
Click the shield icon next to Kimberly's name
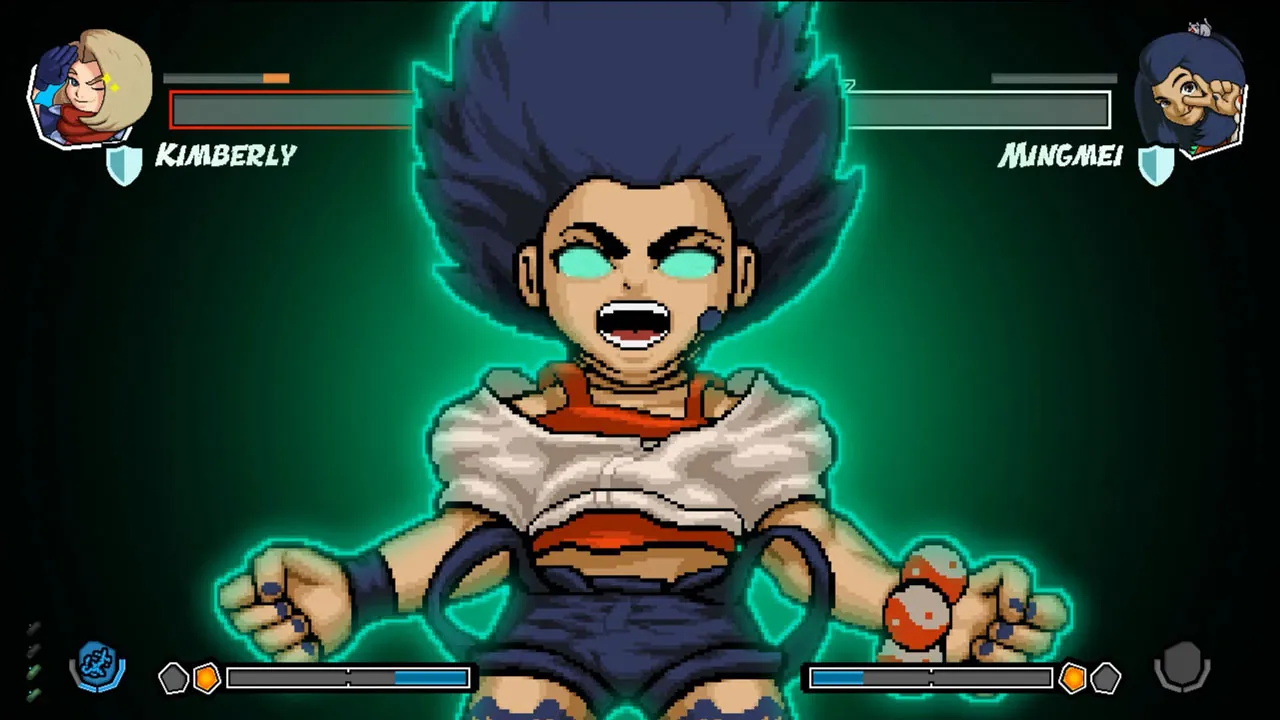point(124,166)
